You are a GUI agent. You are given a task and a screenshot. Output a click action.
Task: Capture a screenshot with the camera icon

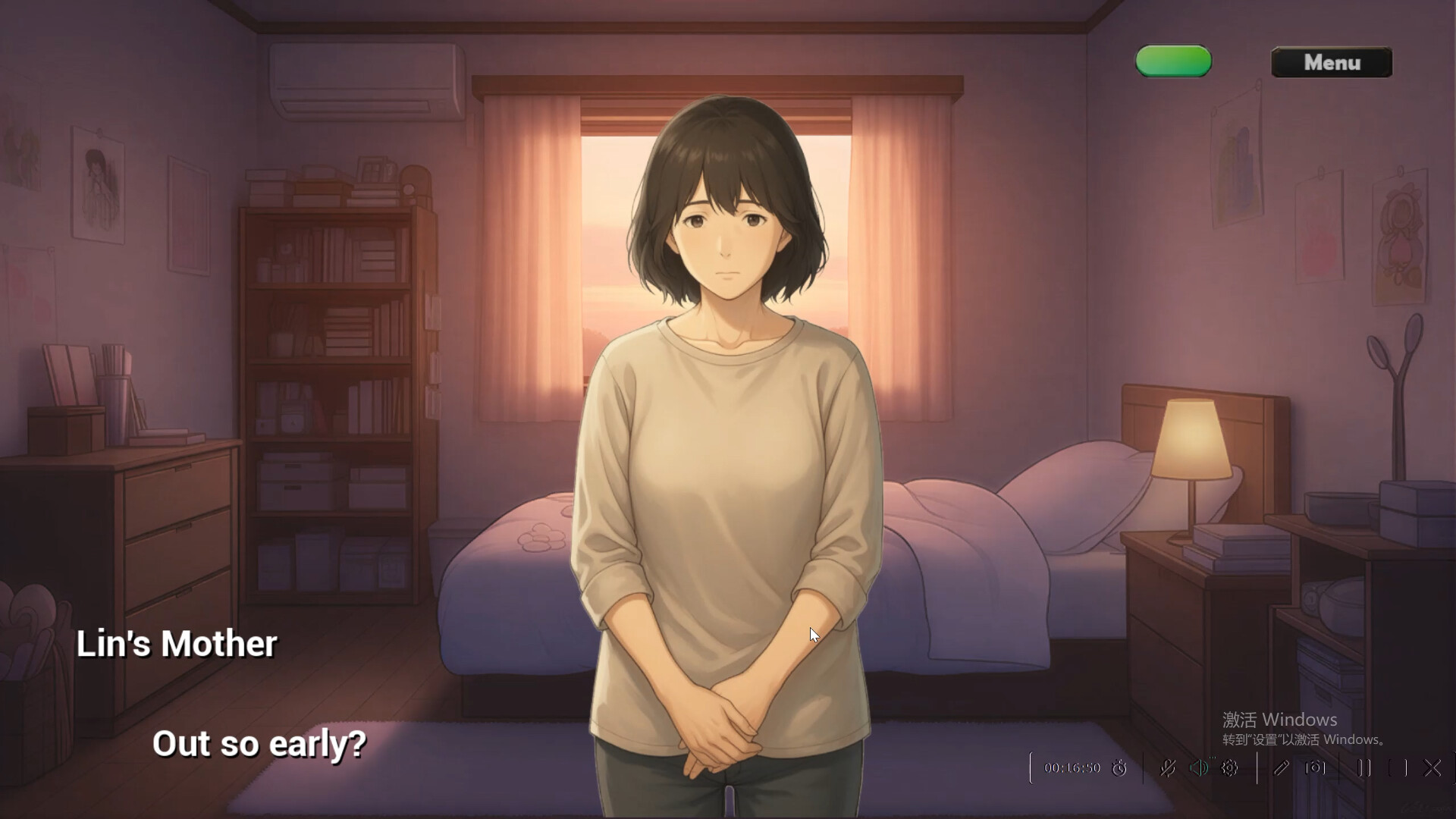[1315, 767]
